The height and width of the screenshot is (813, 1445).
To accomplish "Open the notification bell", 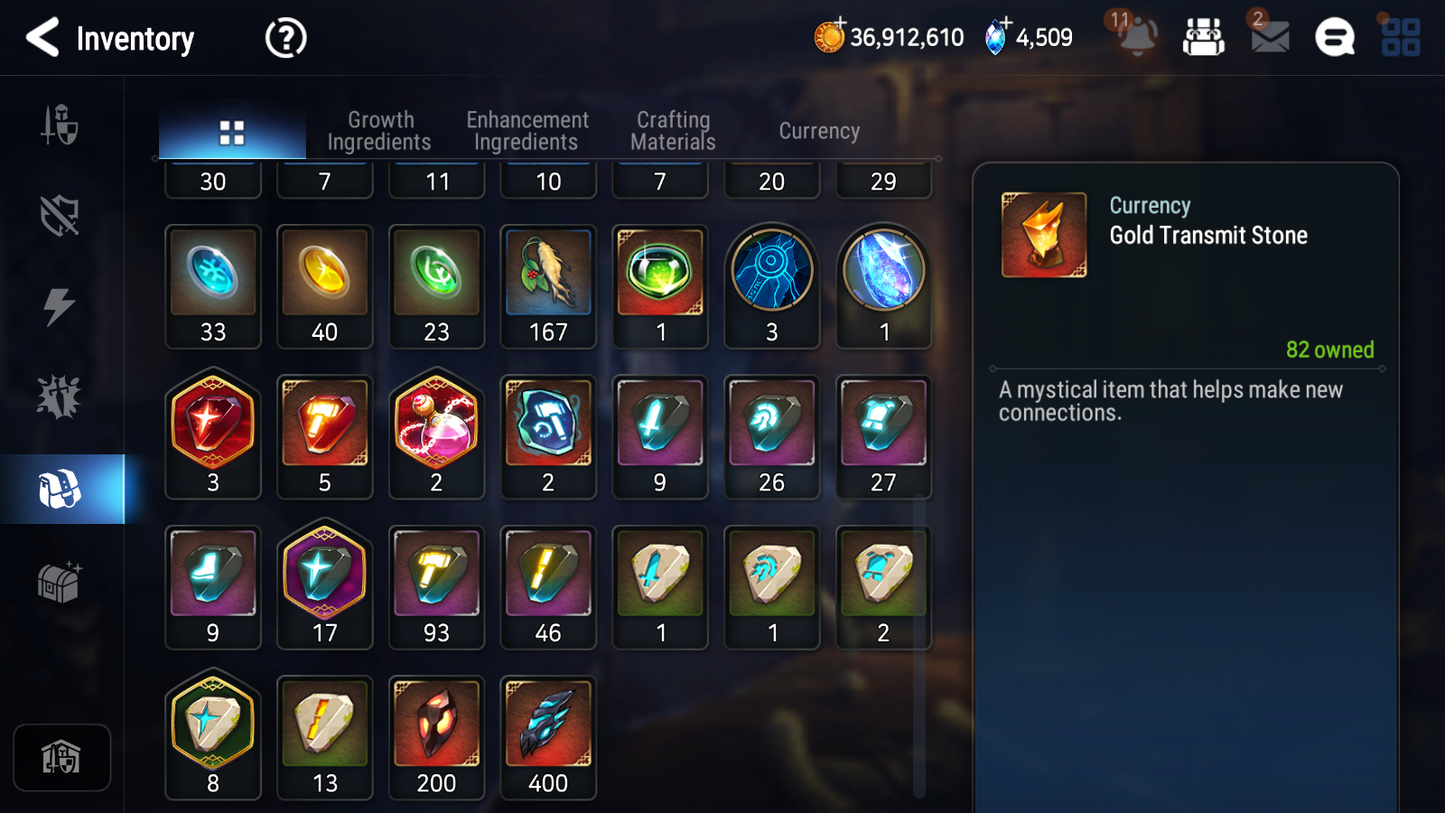I will [x=1137, y=38].
